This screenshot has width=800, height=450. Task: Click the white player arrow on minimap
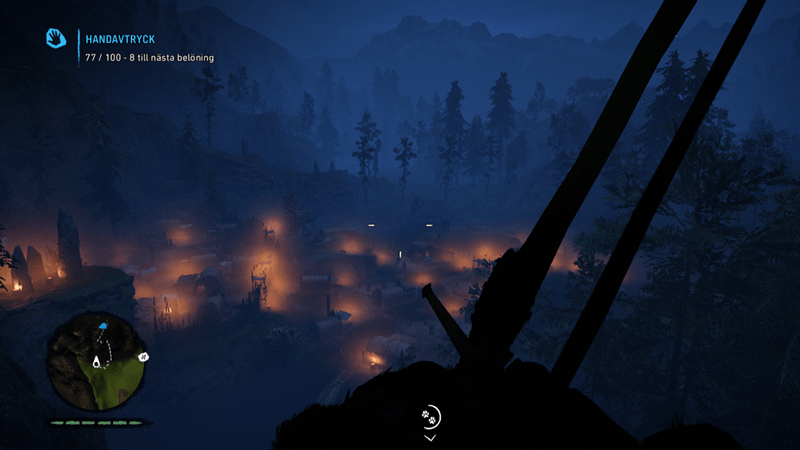pos(97,361)
